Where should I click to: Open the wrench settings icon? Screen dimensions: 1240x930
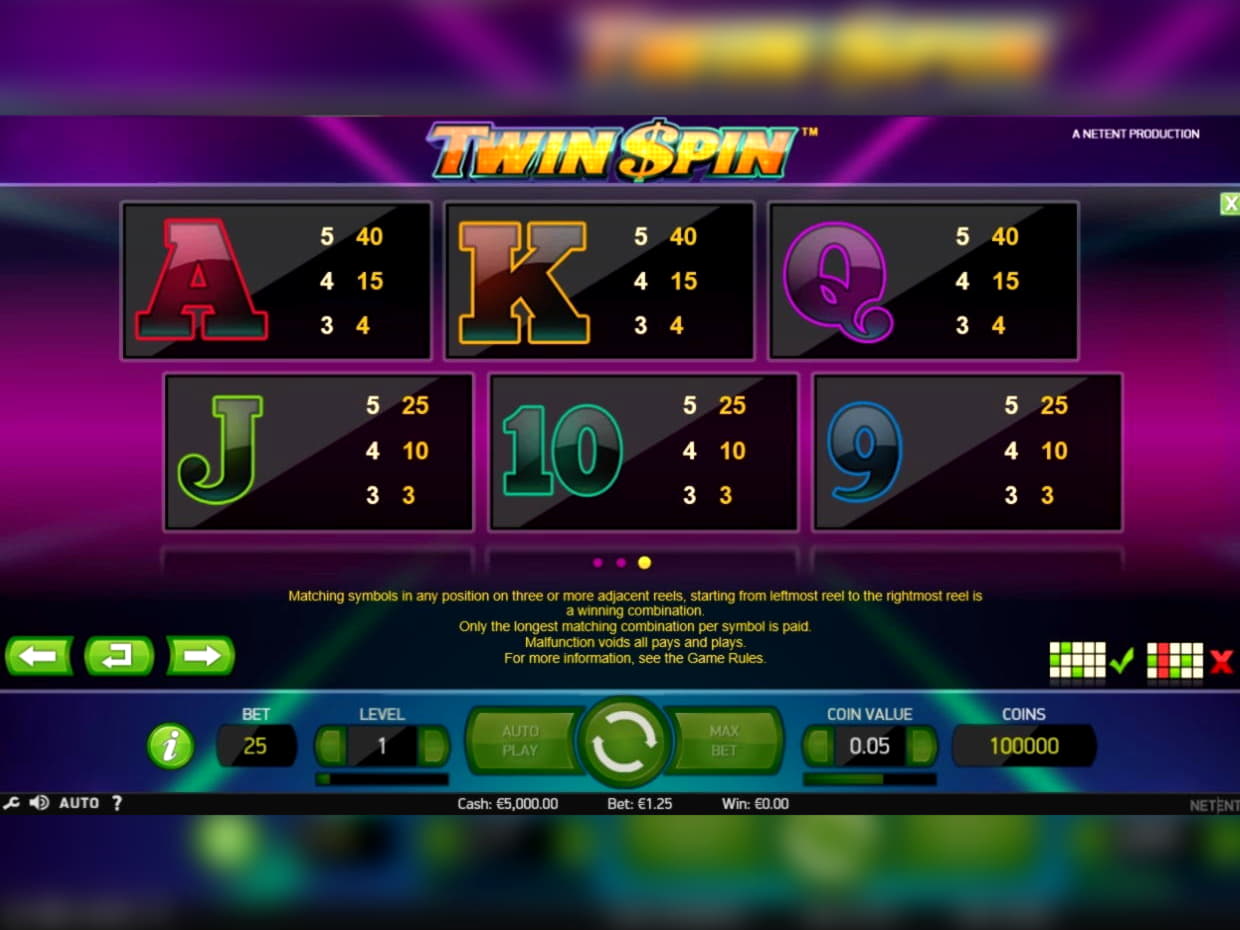(12, 803)
